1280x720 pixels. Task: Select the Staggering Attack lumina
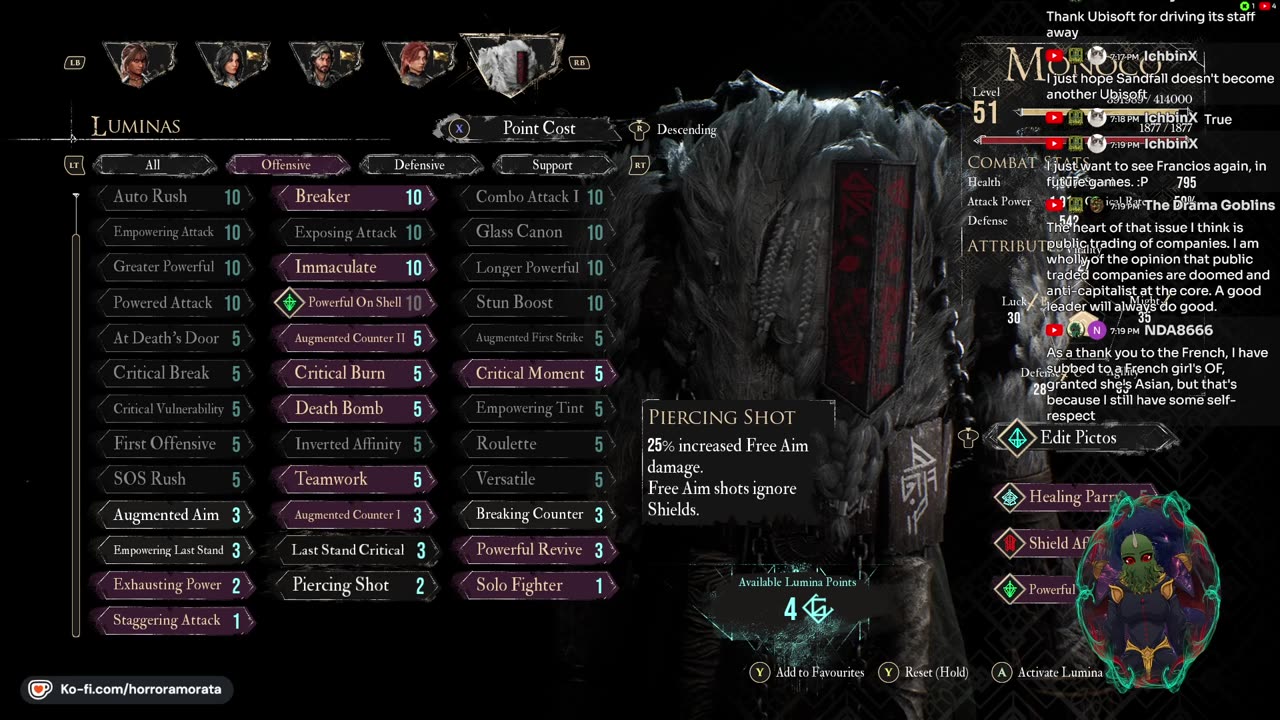(172, 620)
